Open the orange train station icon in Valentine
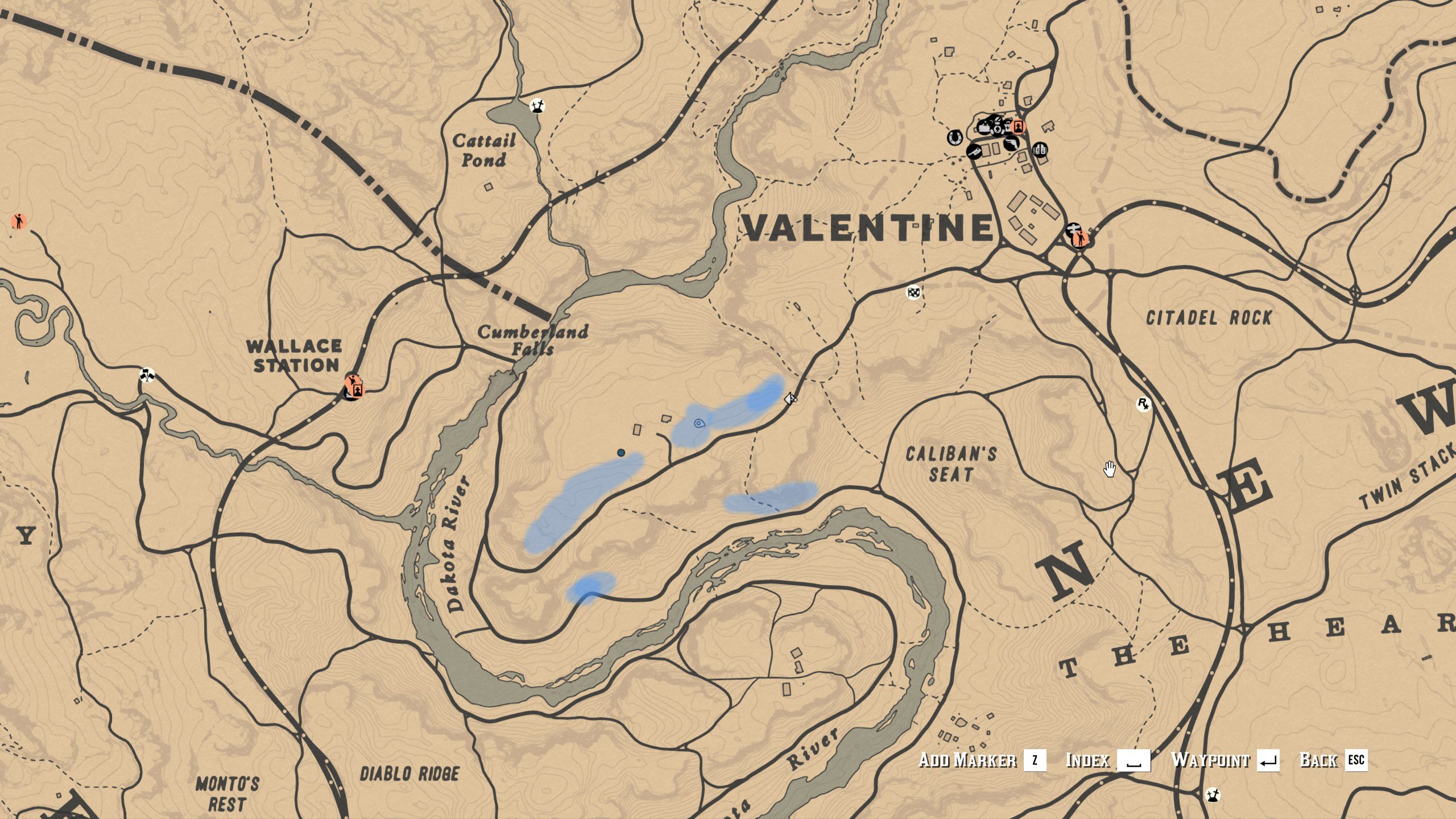The image size is (1456, 819). (x=1017, y=127)
